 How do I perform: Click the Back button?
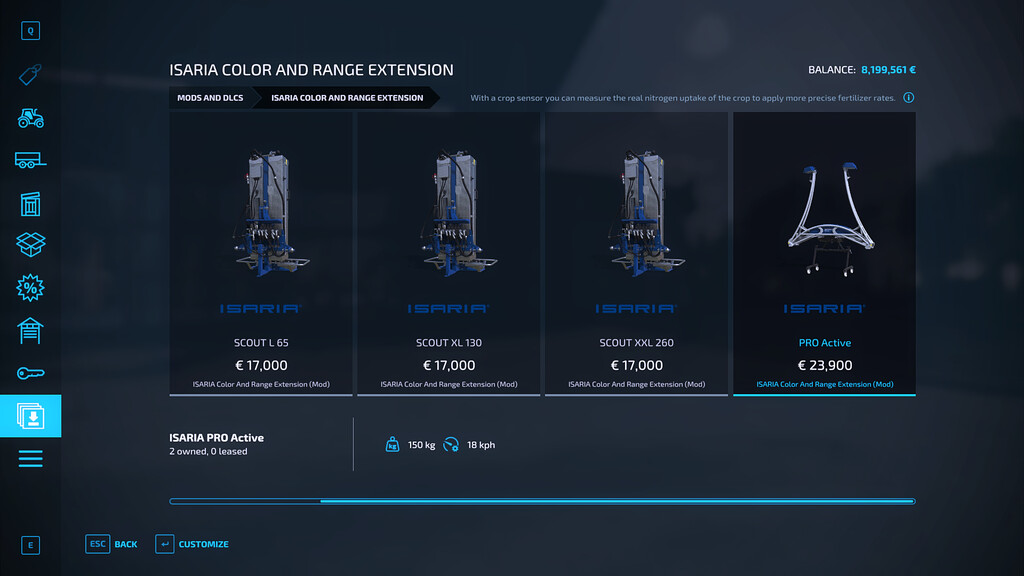(113, 544)
